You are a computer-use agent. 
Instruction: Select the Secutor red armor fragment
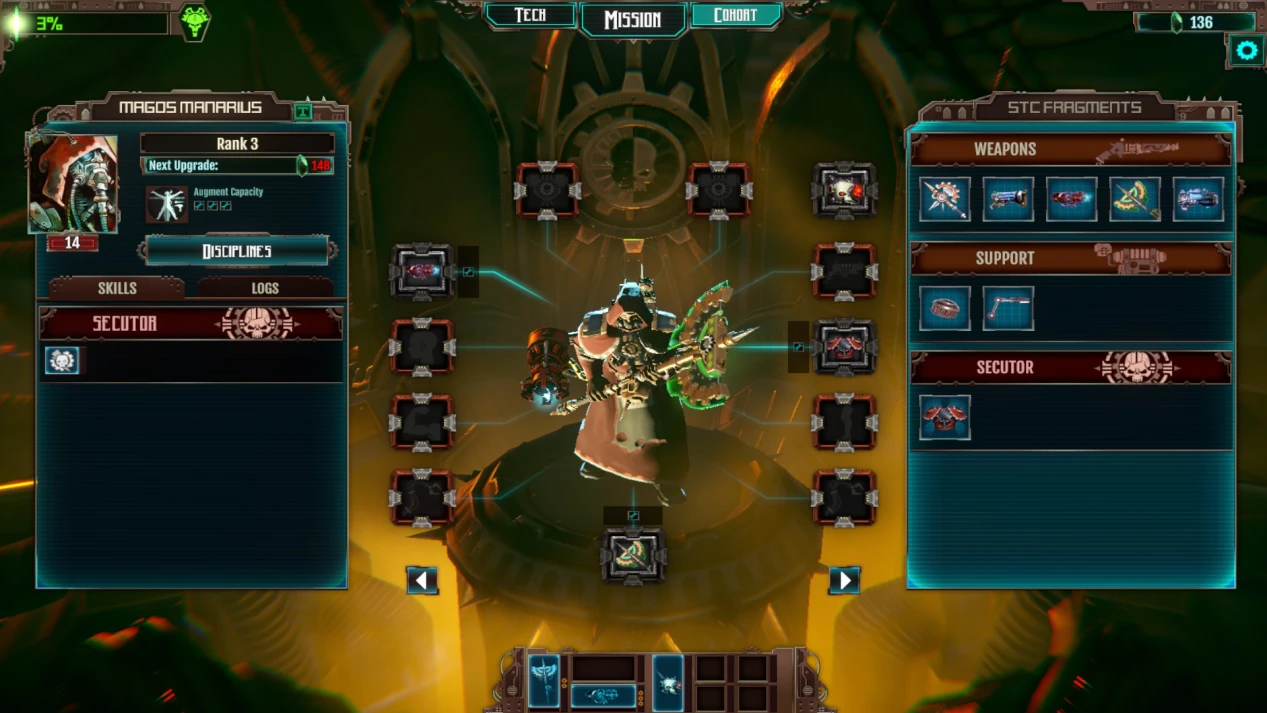click(x=945, y=417)
